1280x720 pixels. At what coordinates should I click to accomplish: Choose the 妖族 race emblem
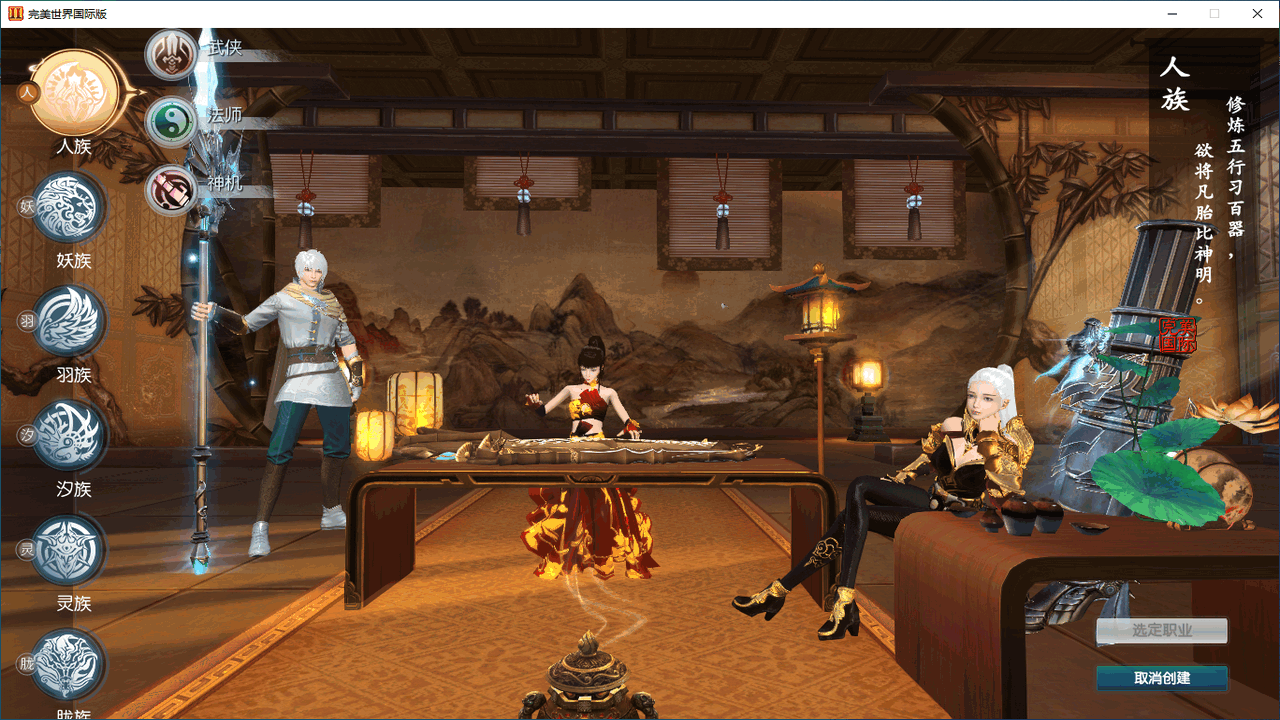(69, 207)
